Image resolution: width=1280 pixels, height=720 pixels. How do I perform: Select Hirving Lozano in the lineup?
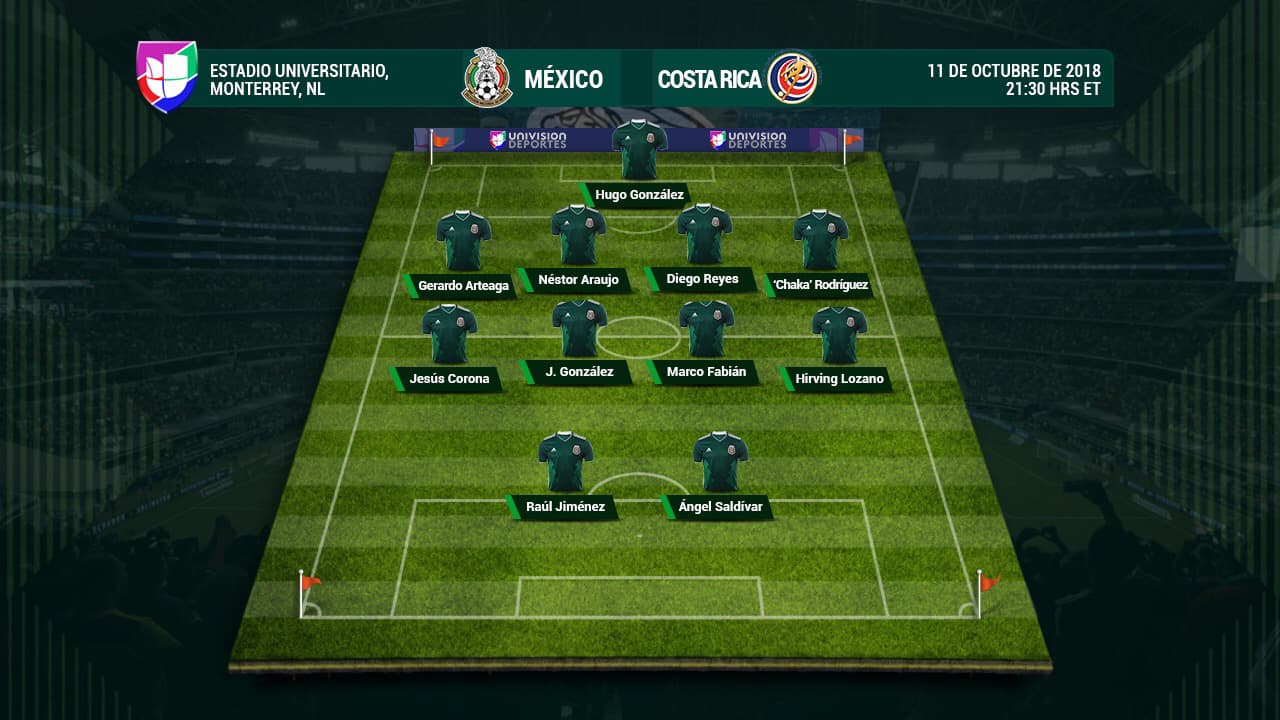click(839, 379)
